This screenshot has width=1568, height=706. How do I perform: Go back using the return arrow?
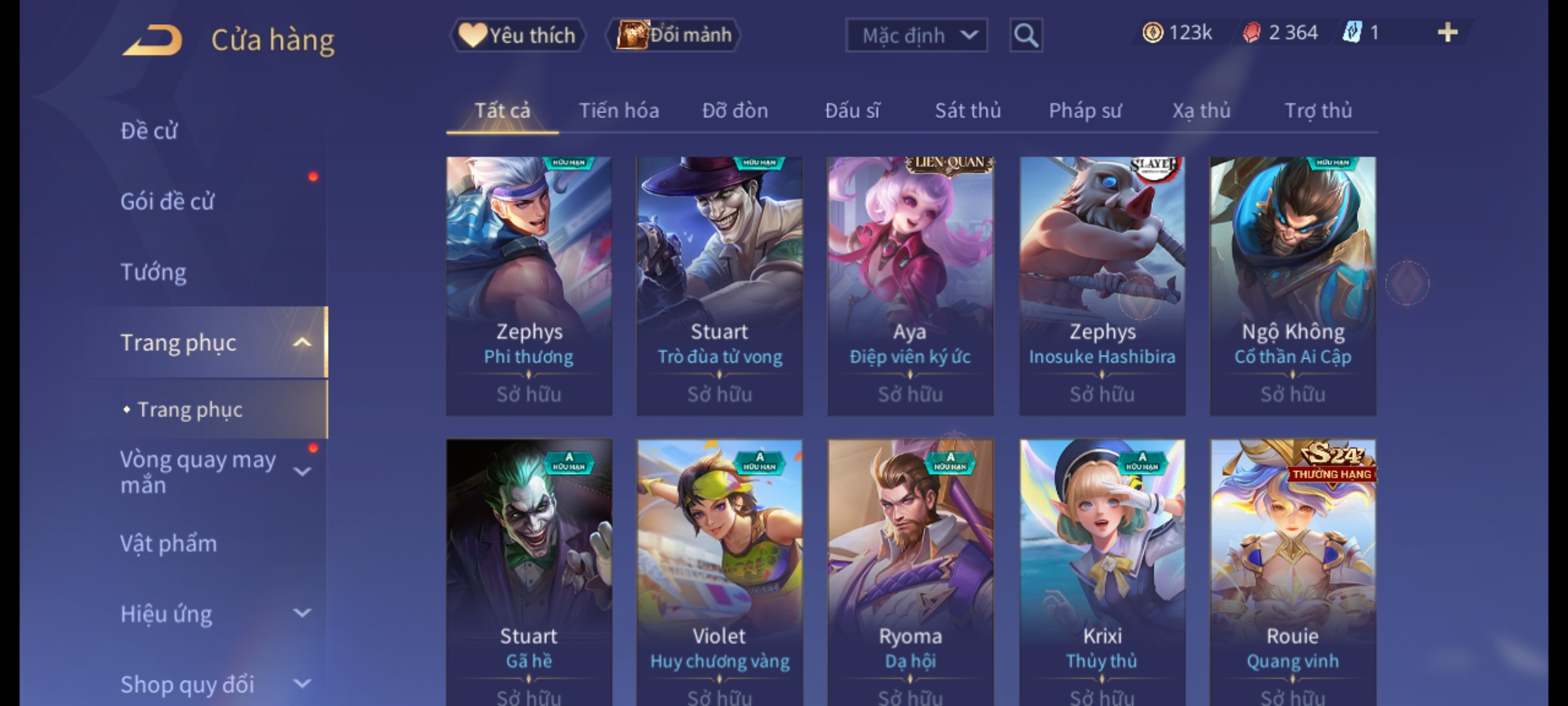click(x=152, y=41)
